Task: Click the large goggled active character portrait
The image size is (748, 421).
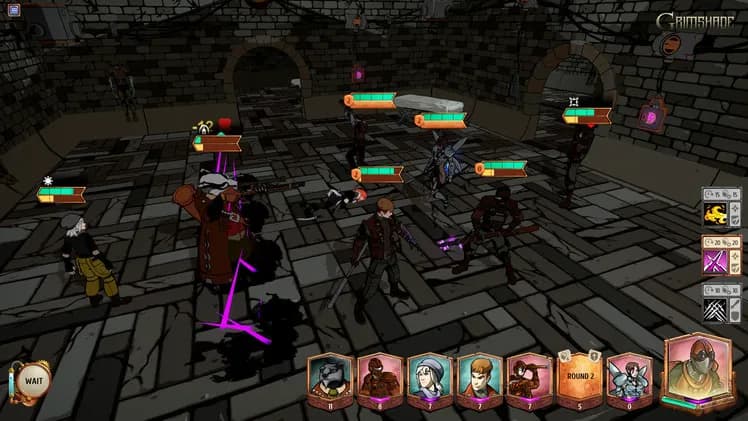Action: click(x=698, y=370)
